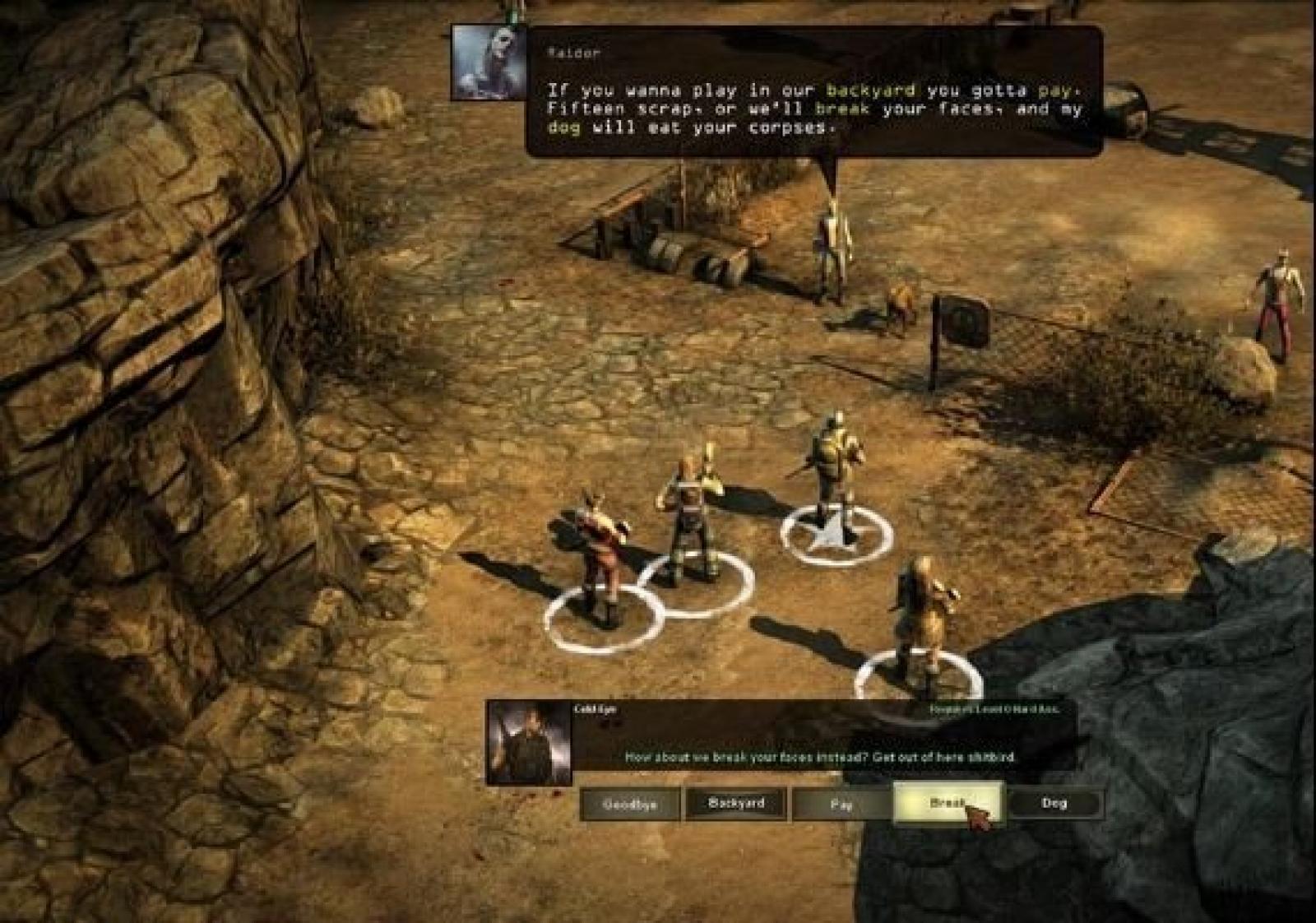This screenshot has width=1316, height=923.
Task: Ask the raider about his Dog
Action: 1054,803
